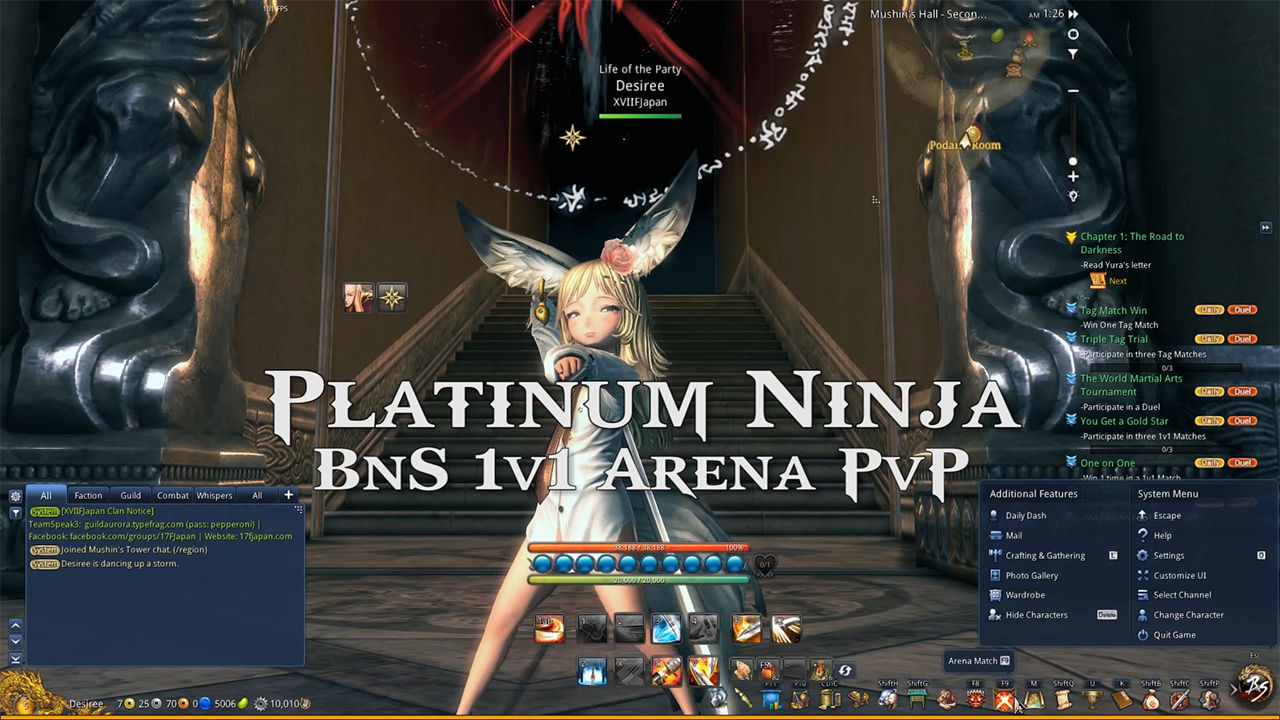Select Escape from the System Menu
The image size is (1280, 720).
[1167, 515]
